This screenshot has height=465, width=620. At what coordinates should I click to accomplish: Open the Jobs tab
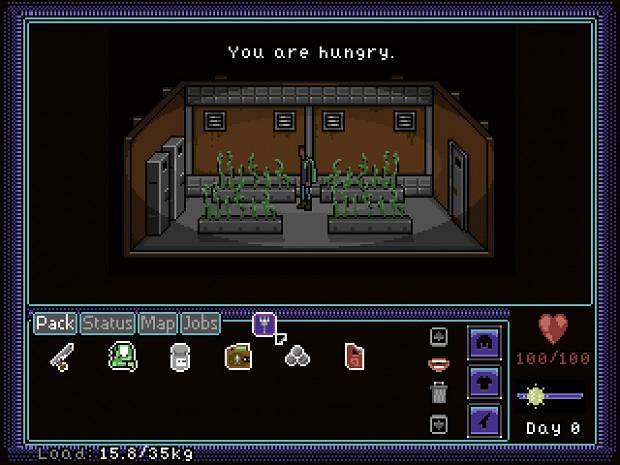pyautogui.click(x=201, y=324)
